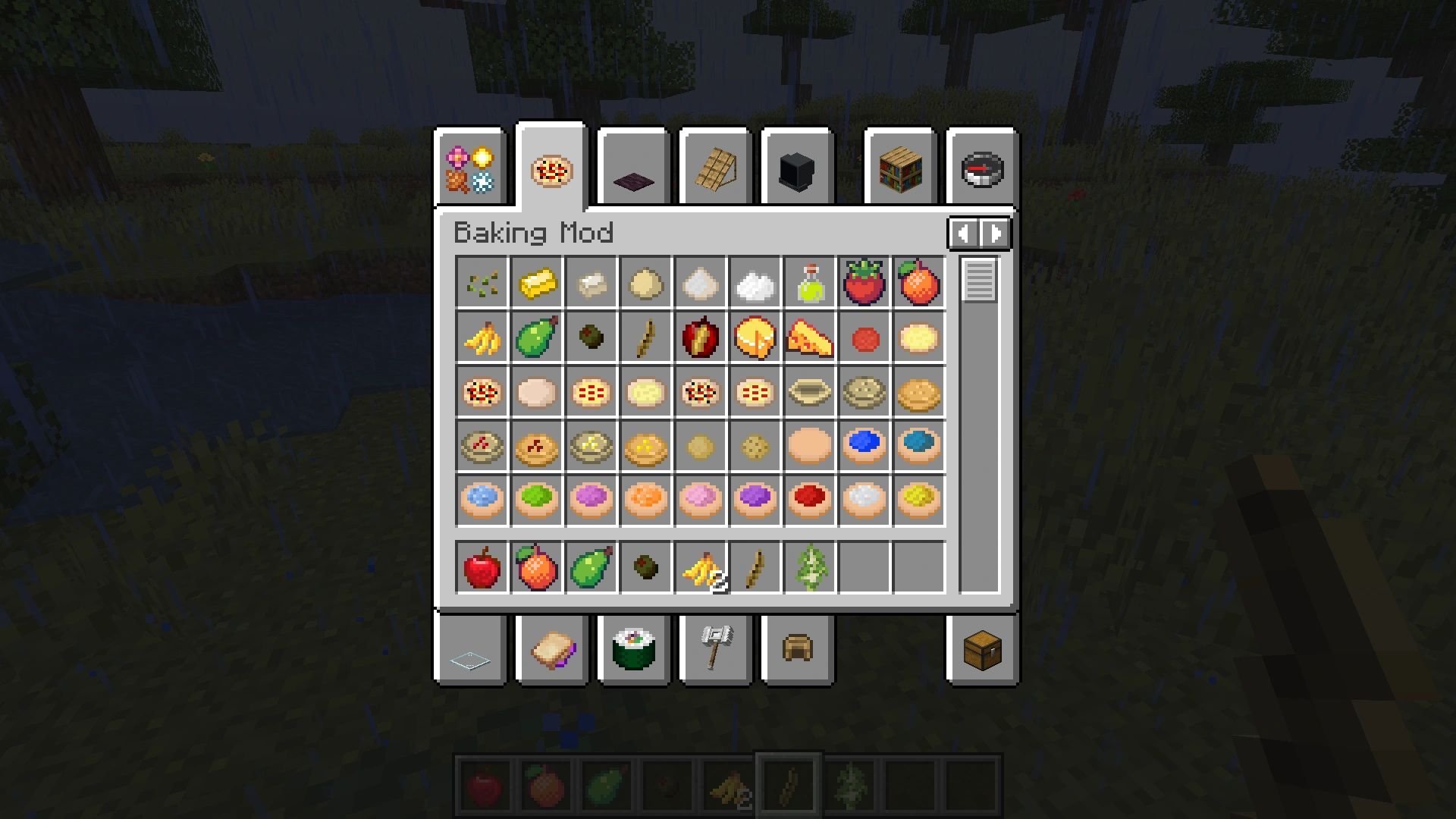Select the tomato ingredient item
Image resolution: width=1456 pixels, height=819 pixels.
click(864, 283)
